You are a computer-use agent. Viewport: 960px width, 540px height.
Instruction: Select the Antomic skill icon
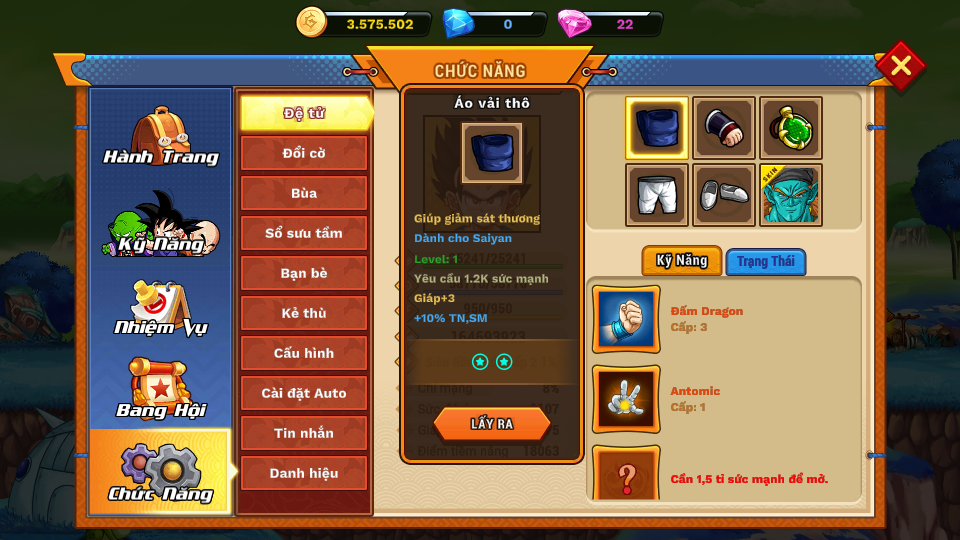626,399
